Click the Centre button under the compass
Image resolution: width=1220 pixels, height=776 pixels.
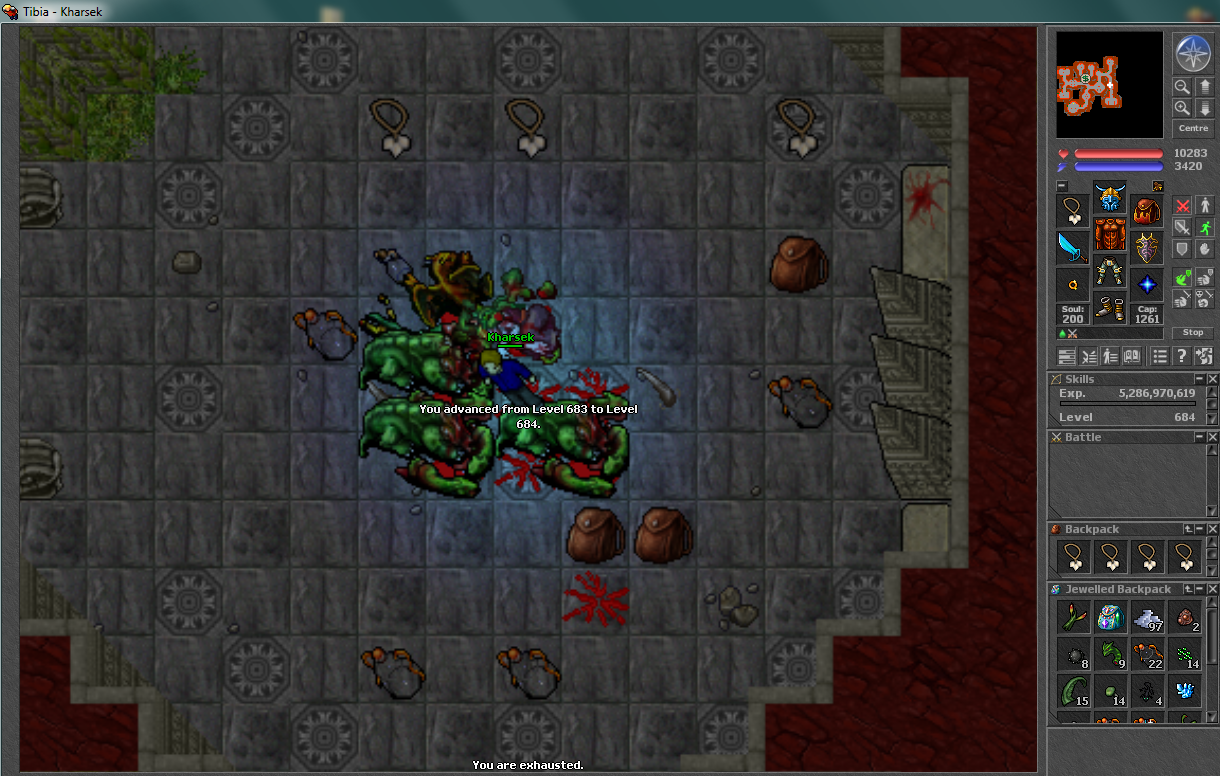[x=1193, y=128]
